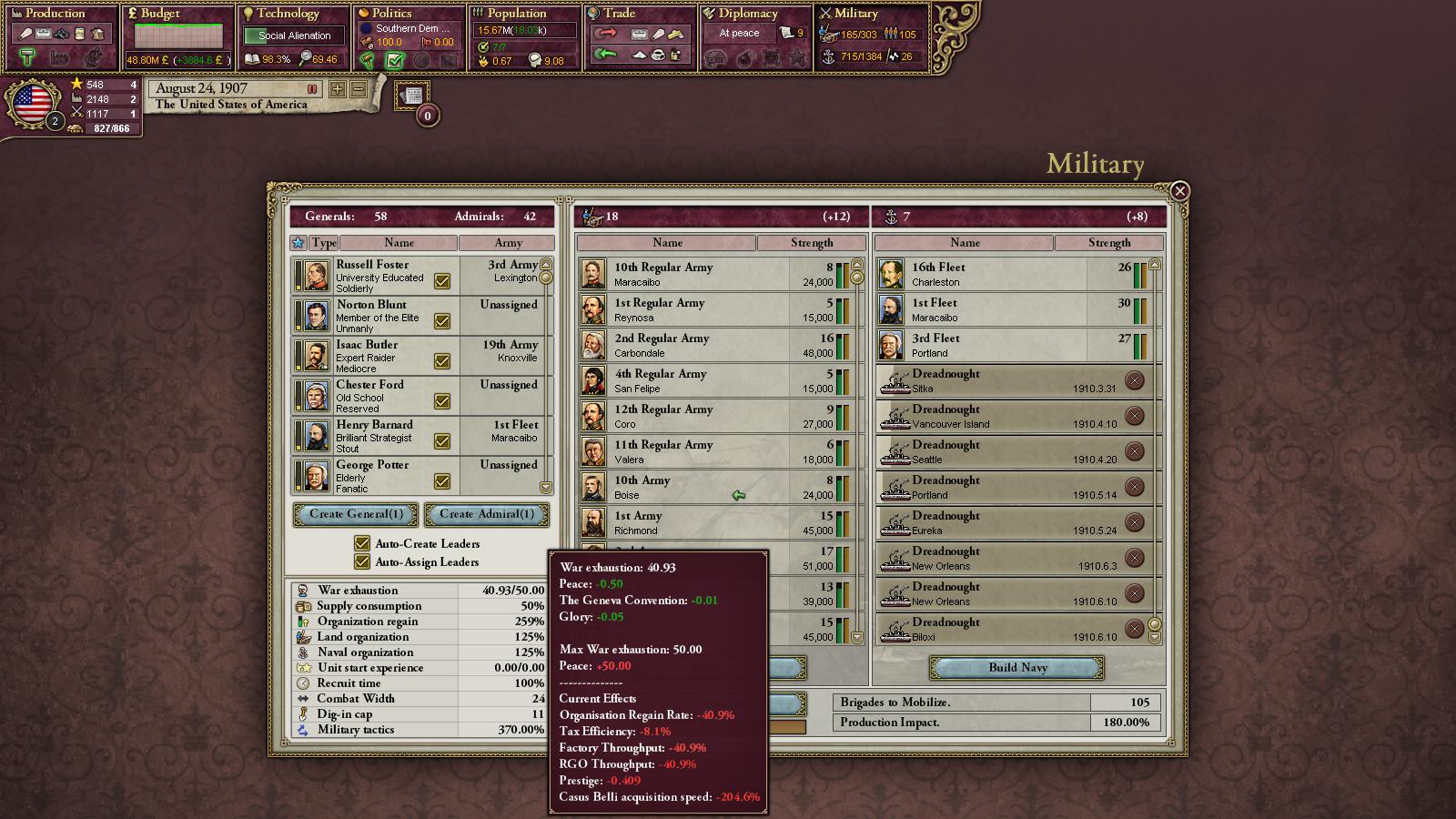Sort fleets by the Strength column
Viewport: 1456px width, 819px height.
[1108, 243]
